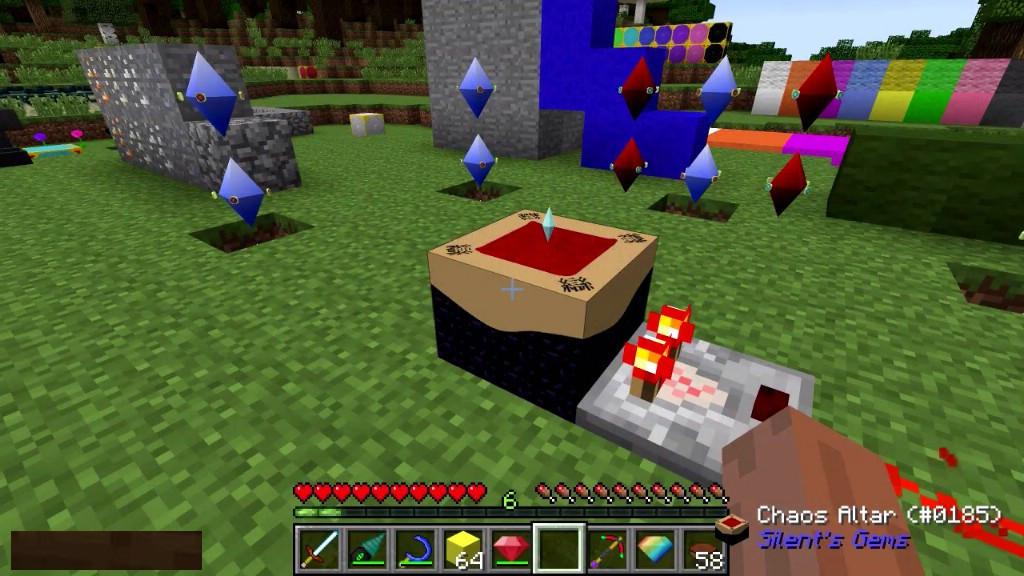This screenshot has height=576, width=1024.
Task: Pick the yellow block stack of 64
Action: click(x=461, y=549)
